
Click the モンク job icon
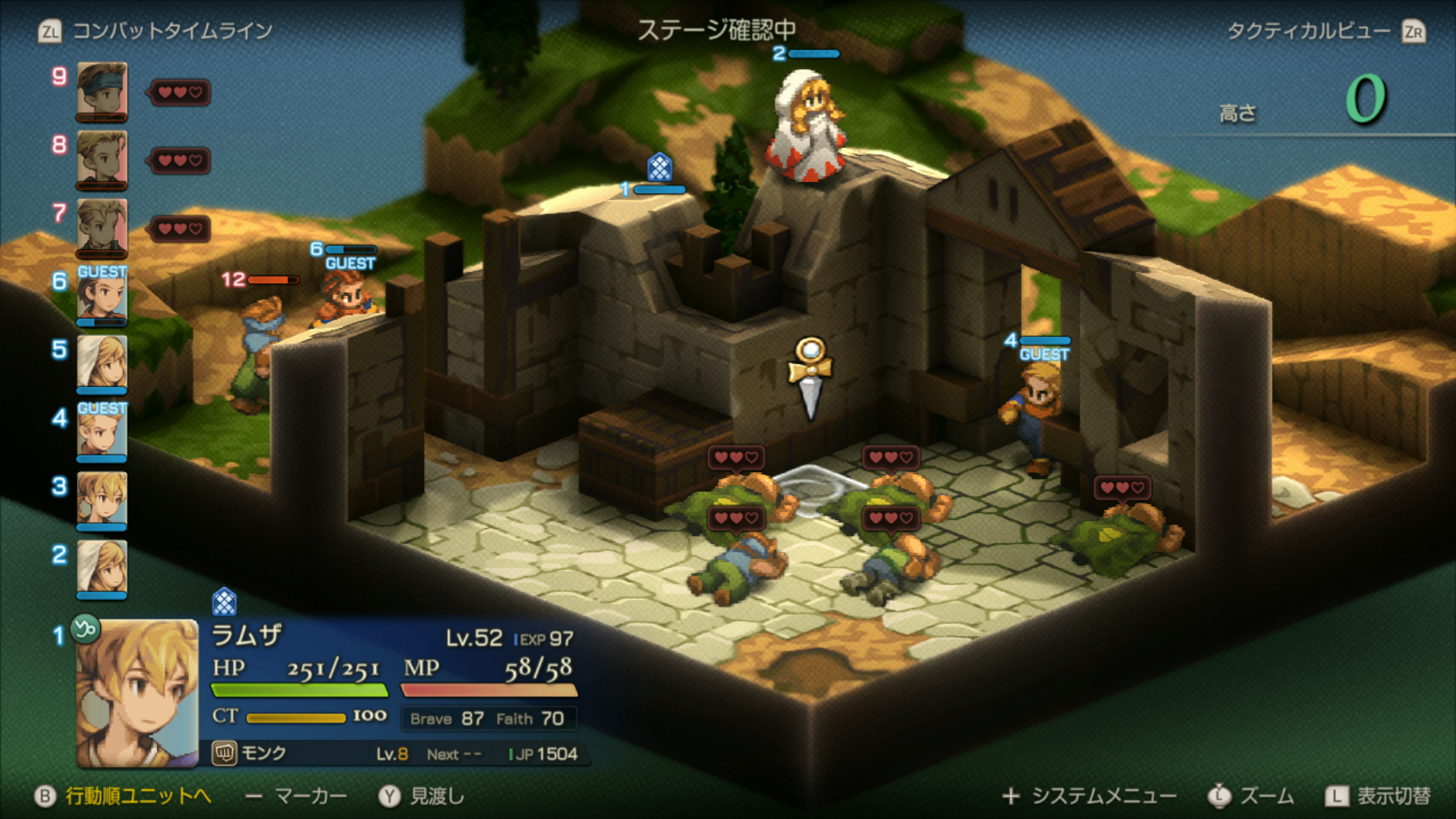[x=224, y=753]
